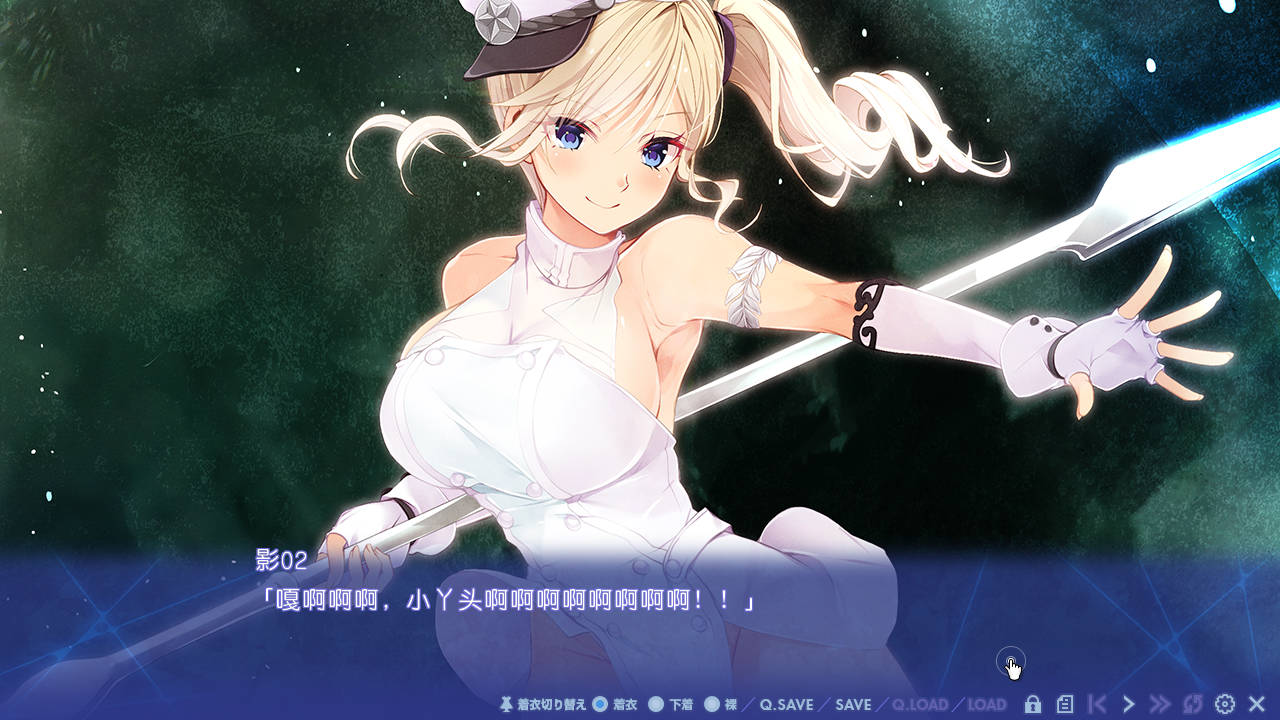Select the 裸 outfit option

pos(723,704)
